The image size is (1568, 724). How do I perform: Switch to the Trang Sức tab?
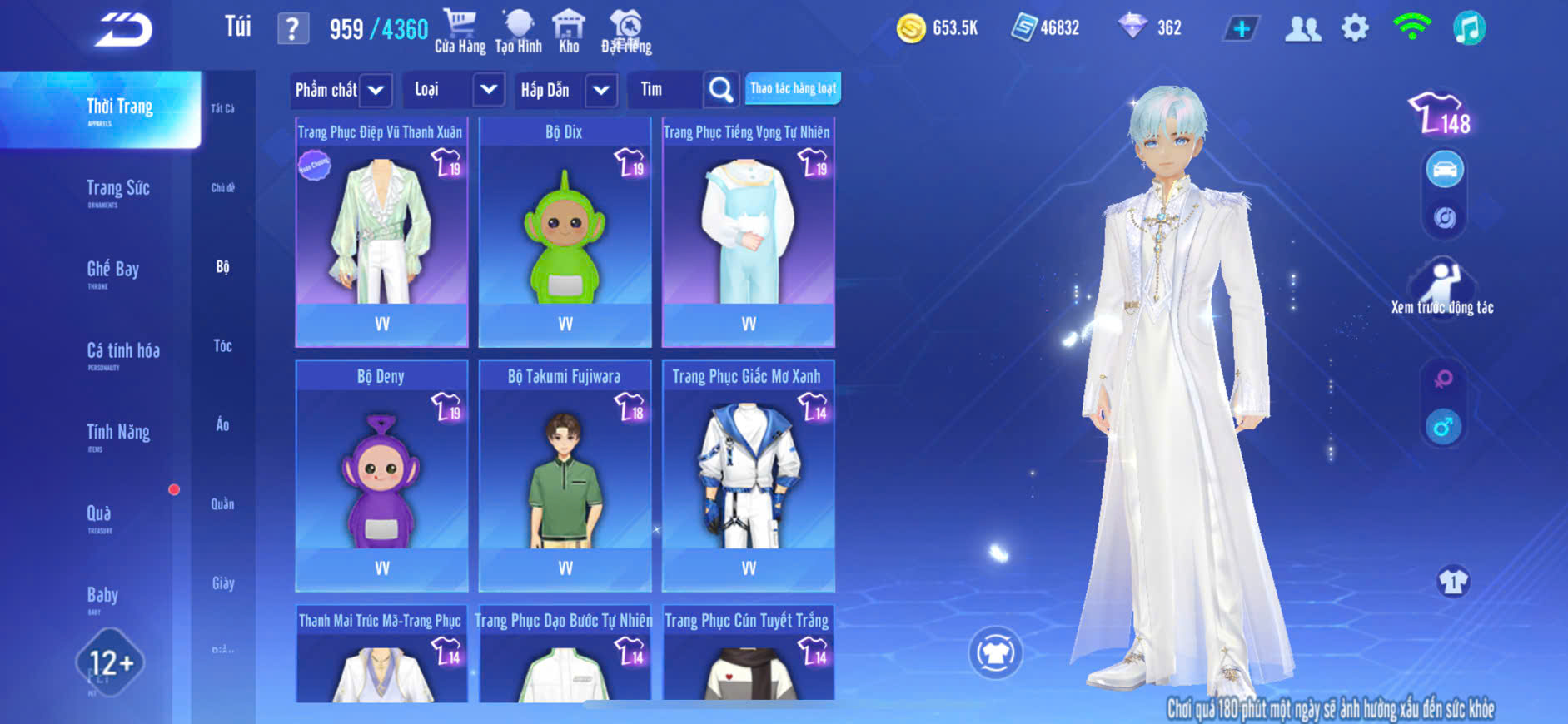[117, 191]
